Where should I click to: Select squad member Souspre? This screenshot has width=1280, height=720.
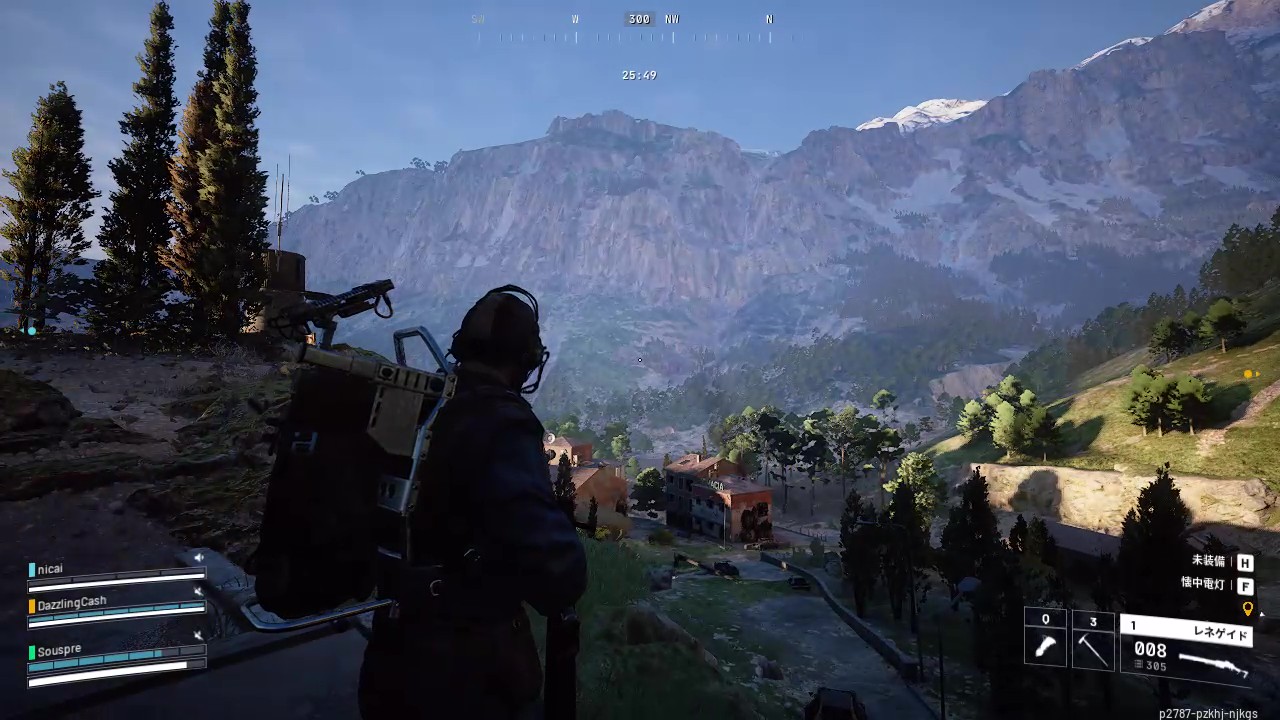coord(60,650)
